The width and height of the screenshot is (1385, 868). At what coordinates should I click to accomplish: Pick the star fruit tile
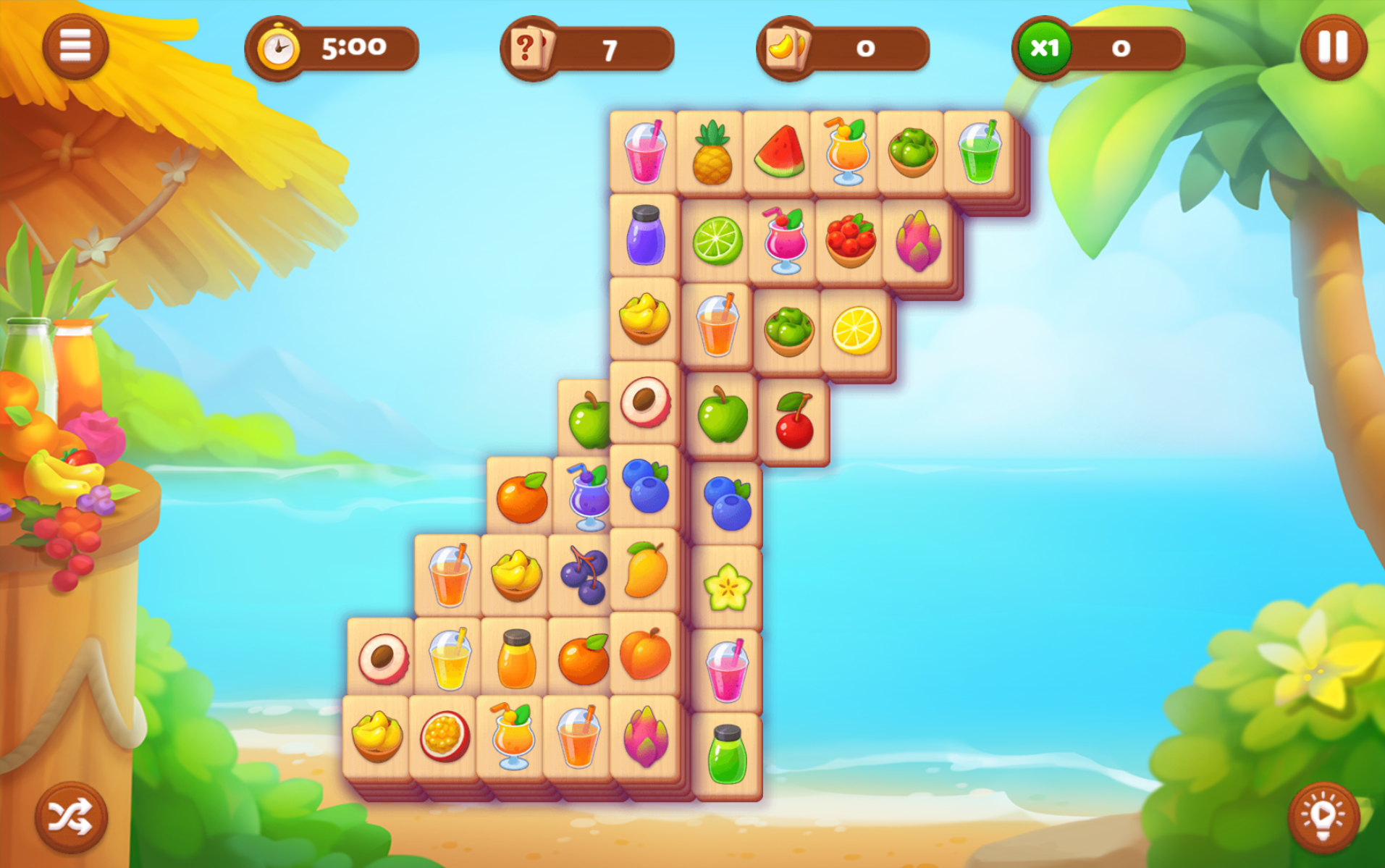727,588
